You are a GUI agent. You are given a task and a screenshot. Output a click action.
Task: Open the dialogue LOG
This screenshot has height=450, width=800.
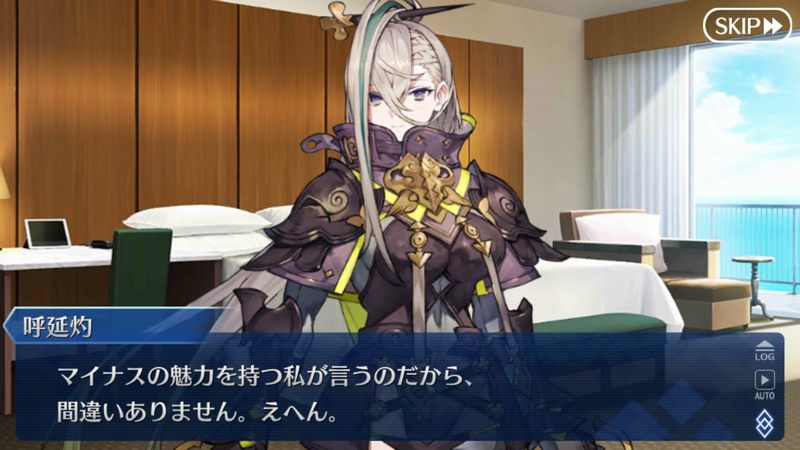tap(765, 349)
